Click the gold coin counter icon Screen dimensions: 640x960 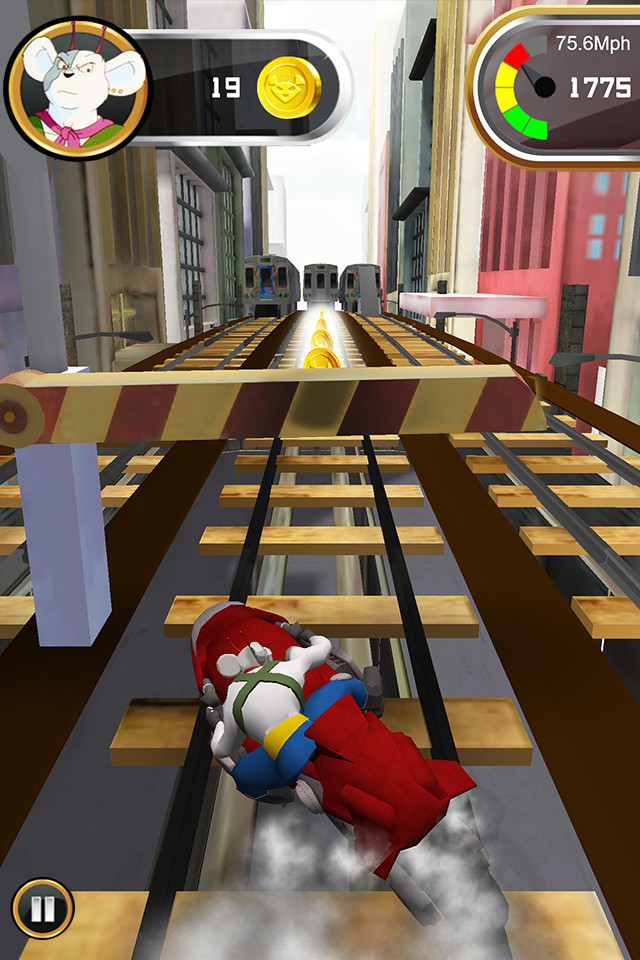tap(289, 87)
